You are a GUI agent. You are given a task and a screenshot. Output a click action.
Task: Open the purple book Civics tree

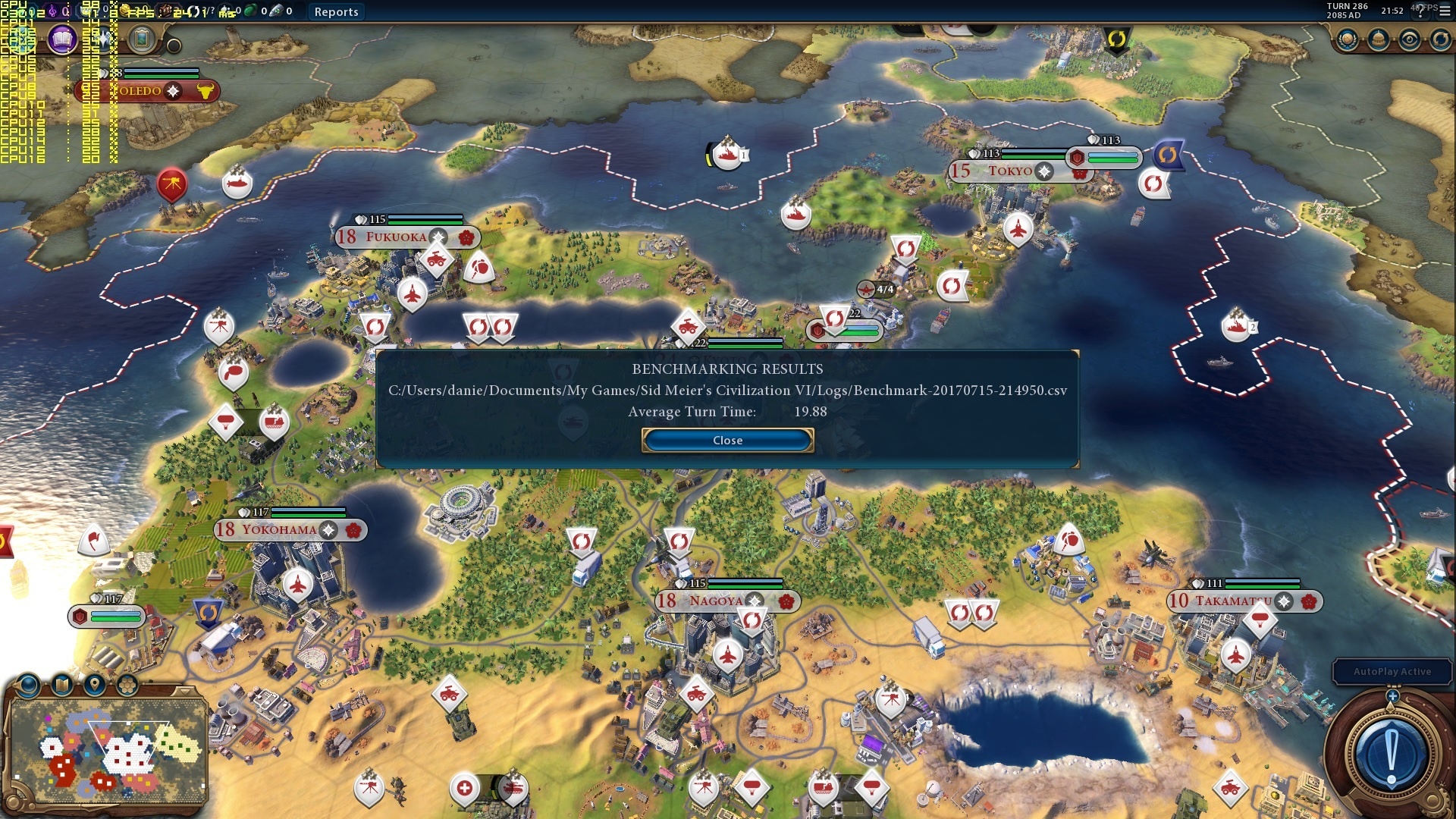pos(62,39)
